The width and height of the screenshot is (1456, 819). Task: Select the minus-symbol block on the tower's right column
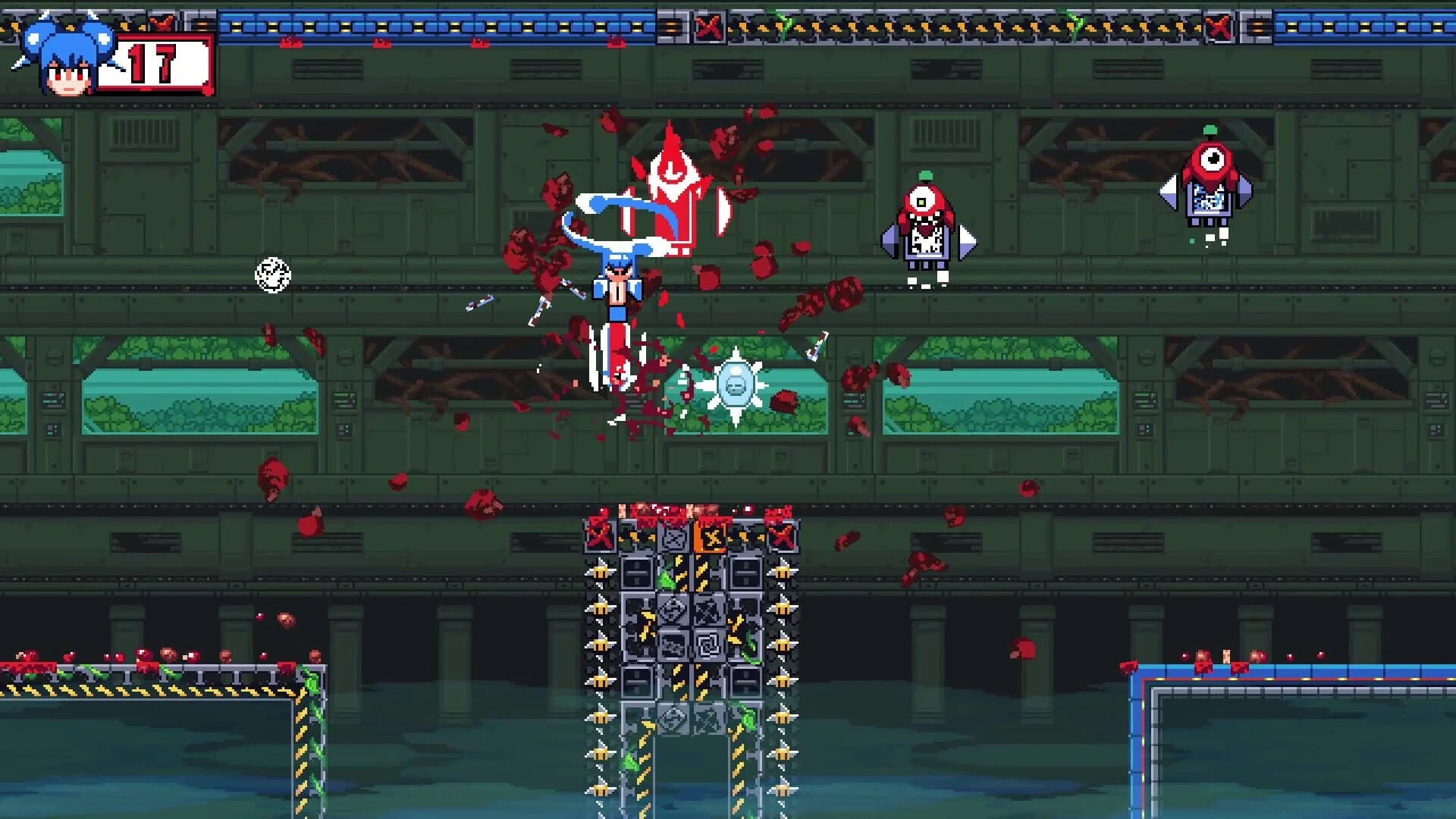click(x=746, y=572)
